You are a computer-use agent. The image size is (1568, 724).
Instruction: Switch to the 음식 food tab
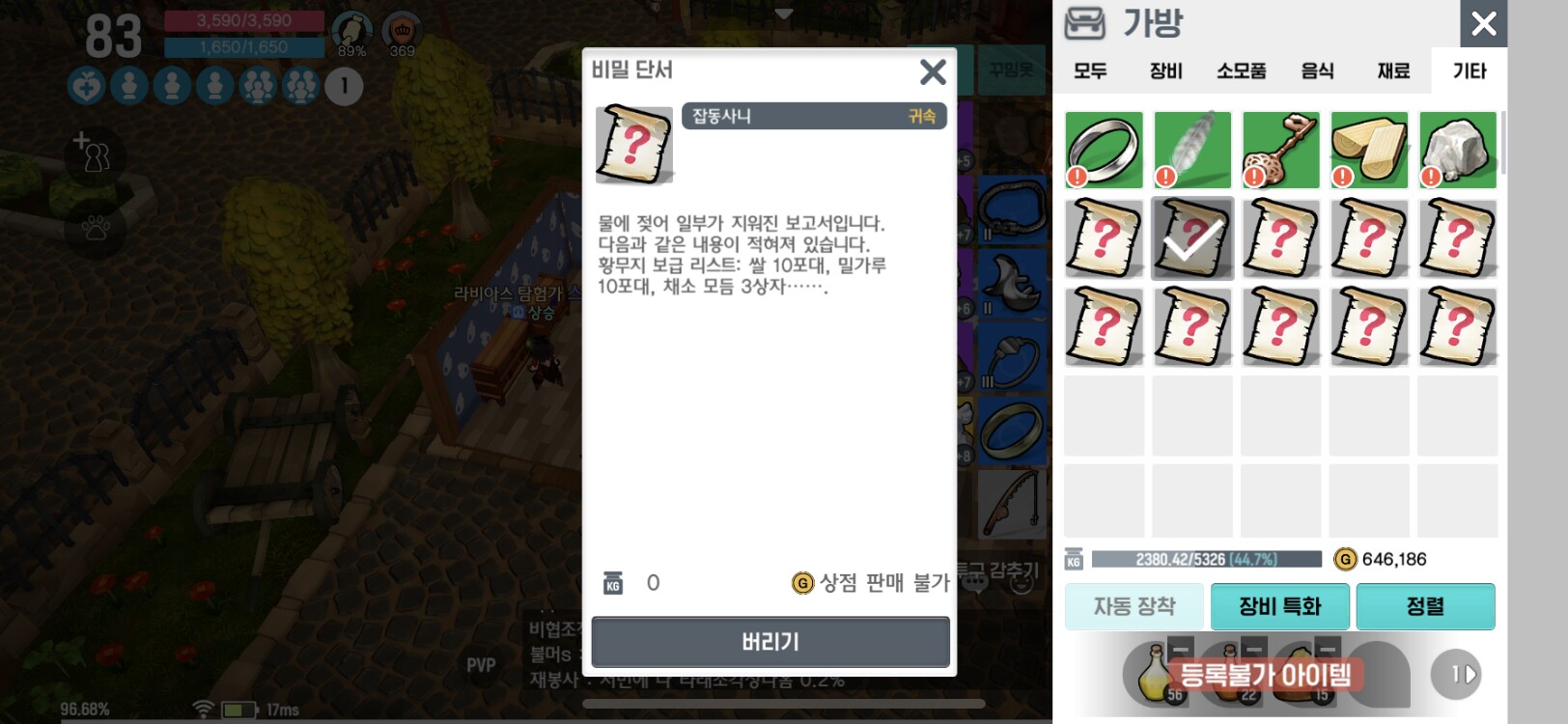[x=1319, y=70]
